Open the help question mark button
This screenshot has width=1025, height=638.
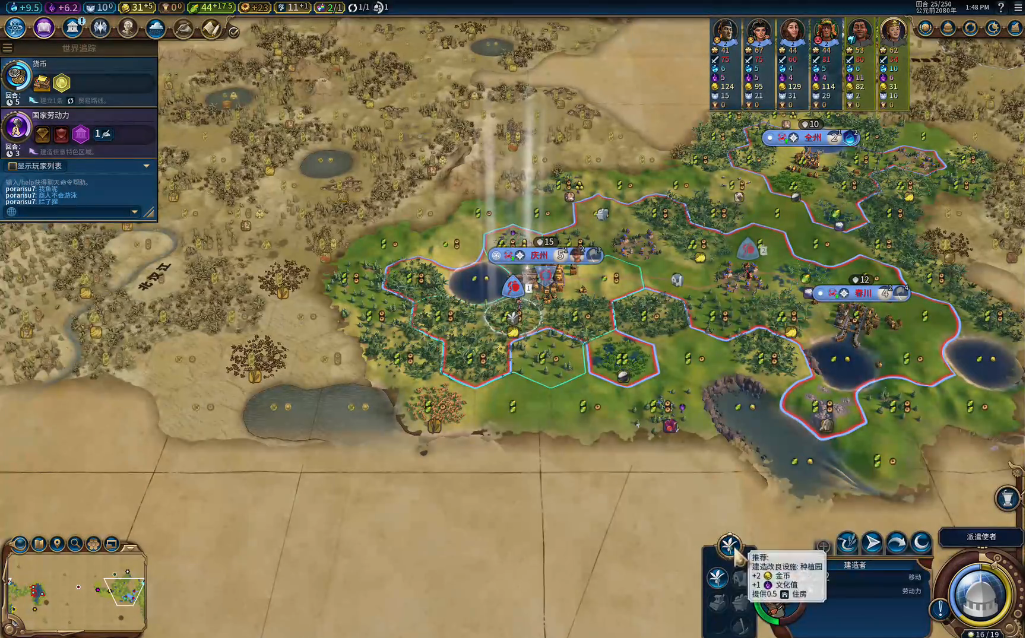(1001, 7)
